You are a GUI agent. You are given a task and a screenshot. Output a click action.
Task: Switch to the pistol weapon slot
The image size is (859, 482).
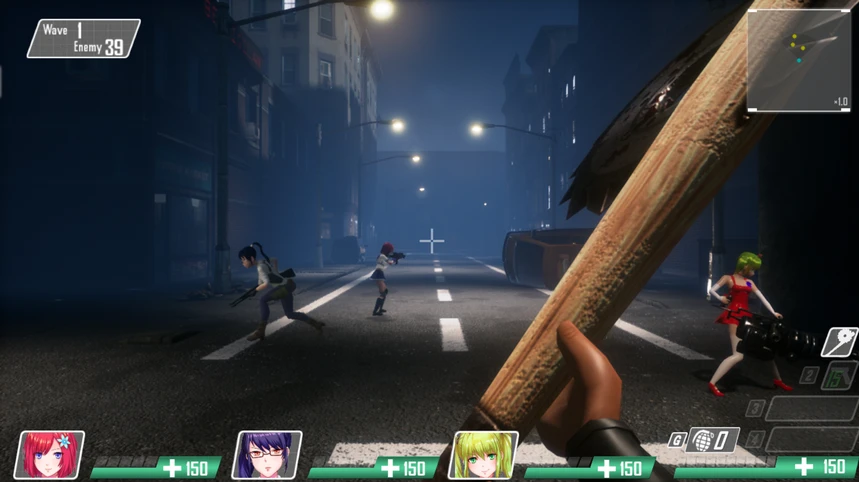point(838,376)
